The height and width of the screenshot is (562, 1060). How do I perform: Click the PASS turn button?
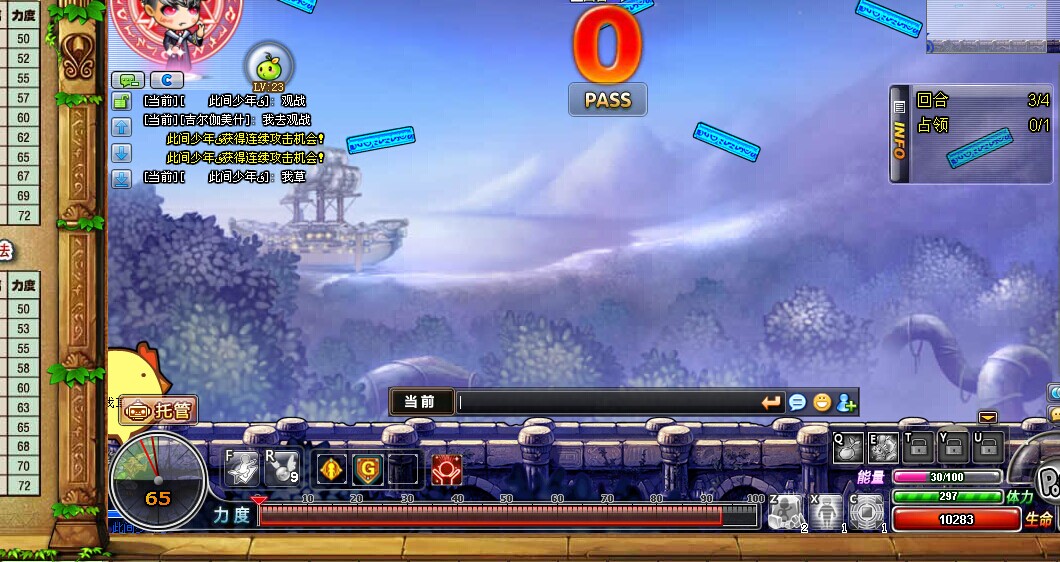pyautogui.click(x=607, y=99)
